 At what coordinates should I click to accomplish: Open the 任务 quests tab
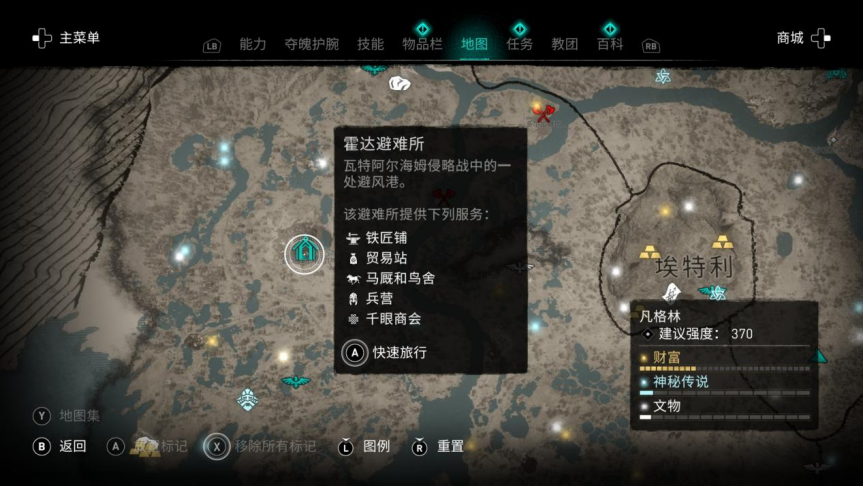tap(520, 44)
